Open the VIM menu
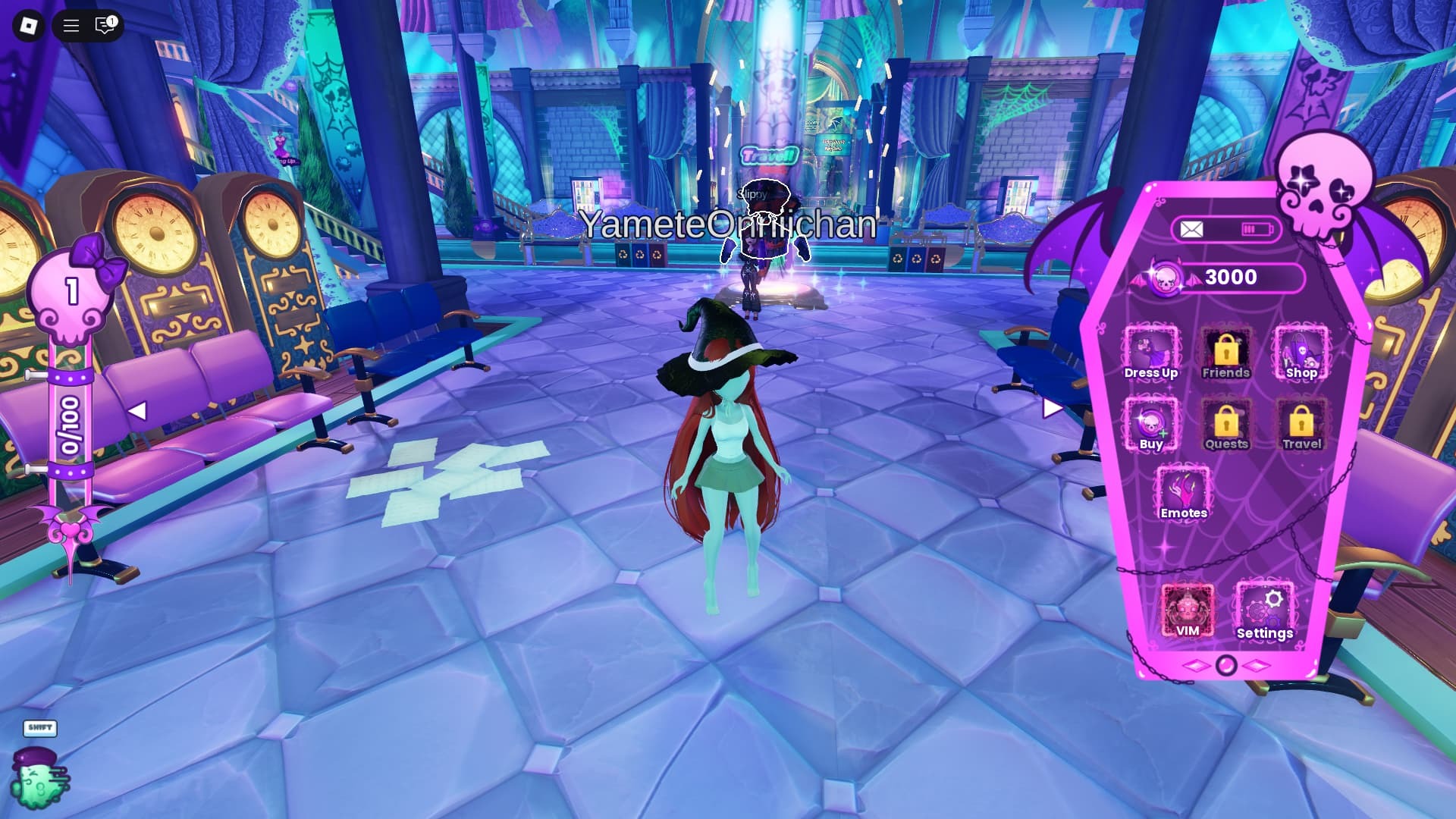This screenshot has height=819, width=1456. tap(1187, 610)
